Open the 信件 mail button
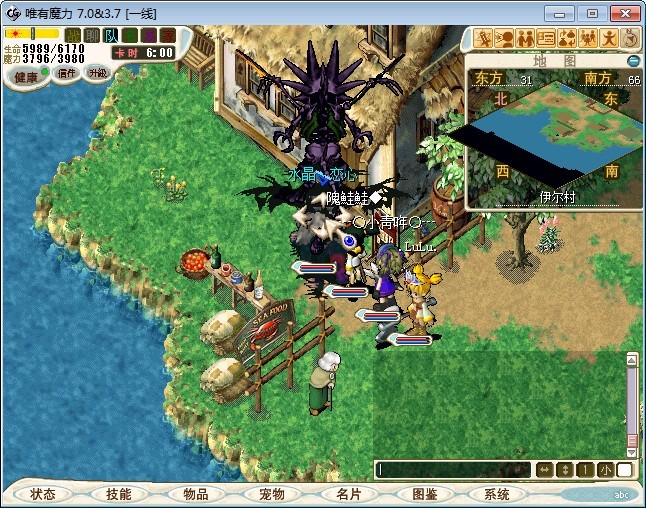Image resolution: width=646 pixels, height=508 pixels. point(67,73)
